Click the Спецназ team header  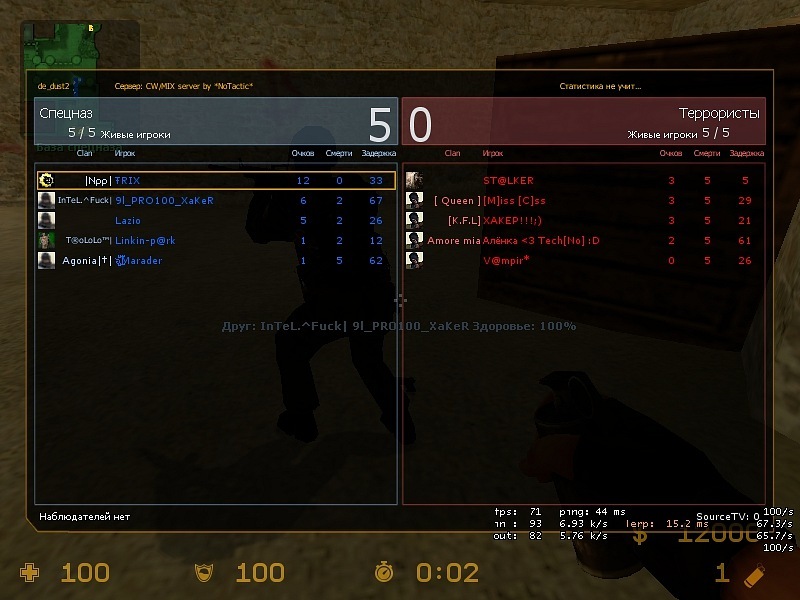[x=216, y=121]
